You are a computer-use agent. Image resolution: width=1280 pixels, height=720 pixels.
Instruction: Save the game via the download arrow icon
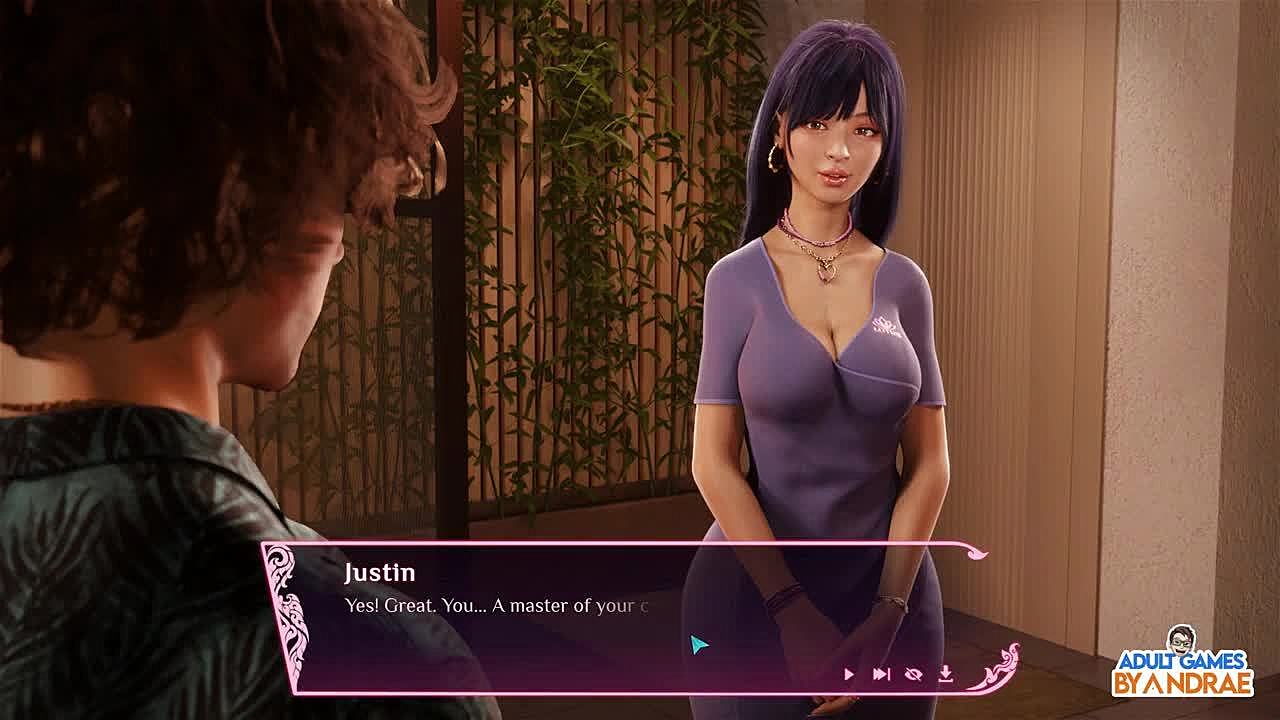[945, 675]
